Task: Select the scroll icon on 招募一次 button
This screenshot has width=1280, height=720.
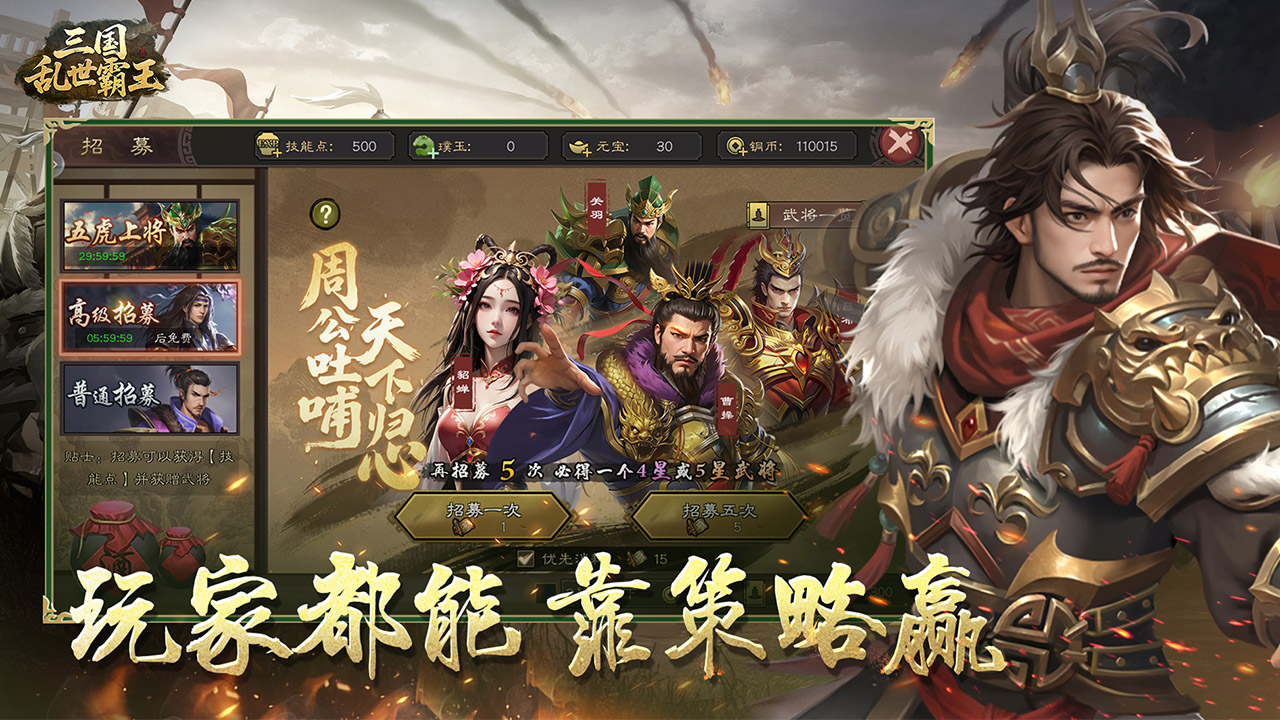Action: pyautogui.click(x=463, y=526)
